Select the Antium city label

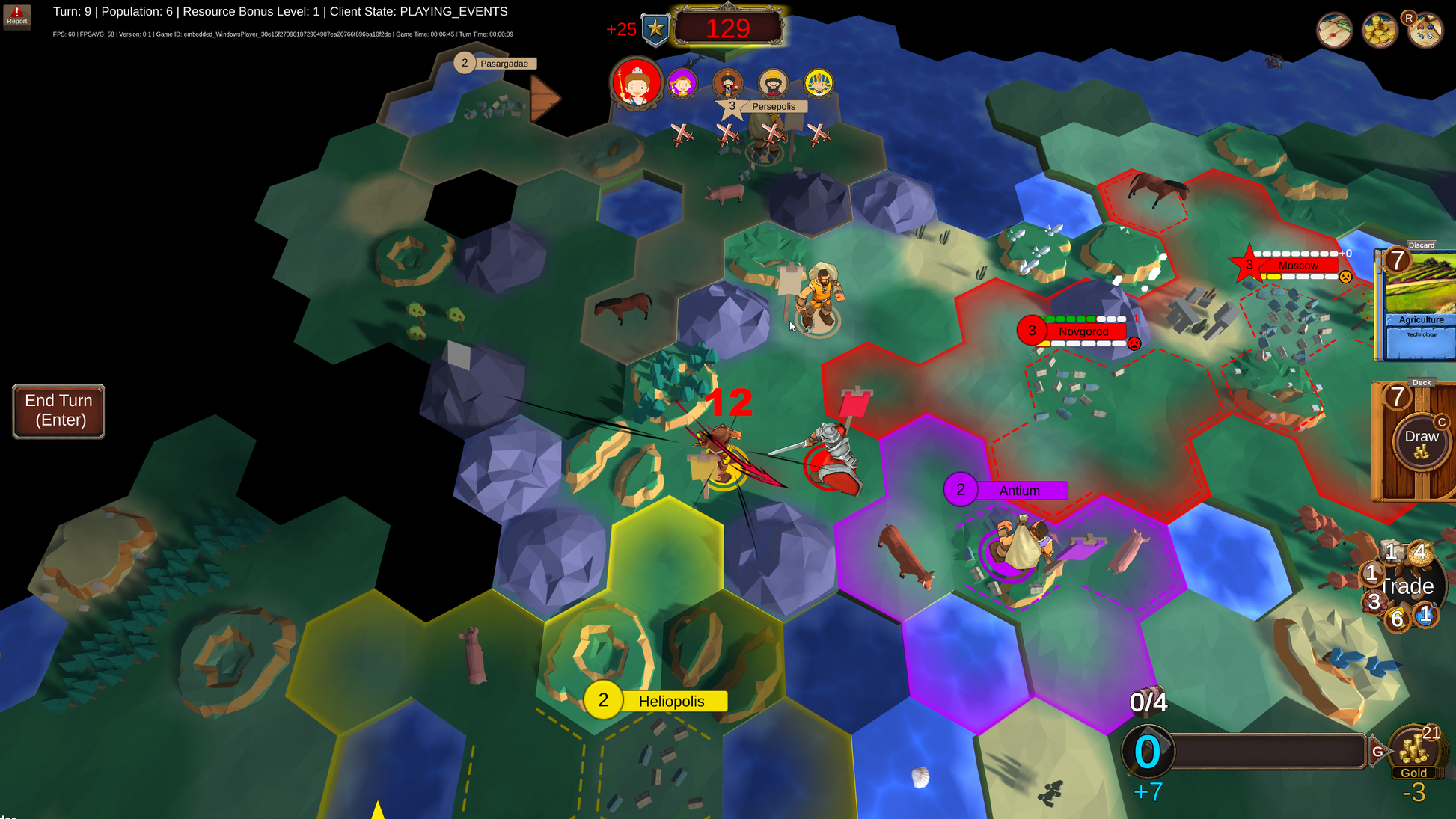(1019, 491)
